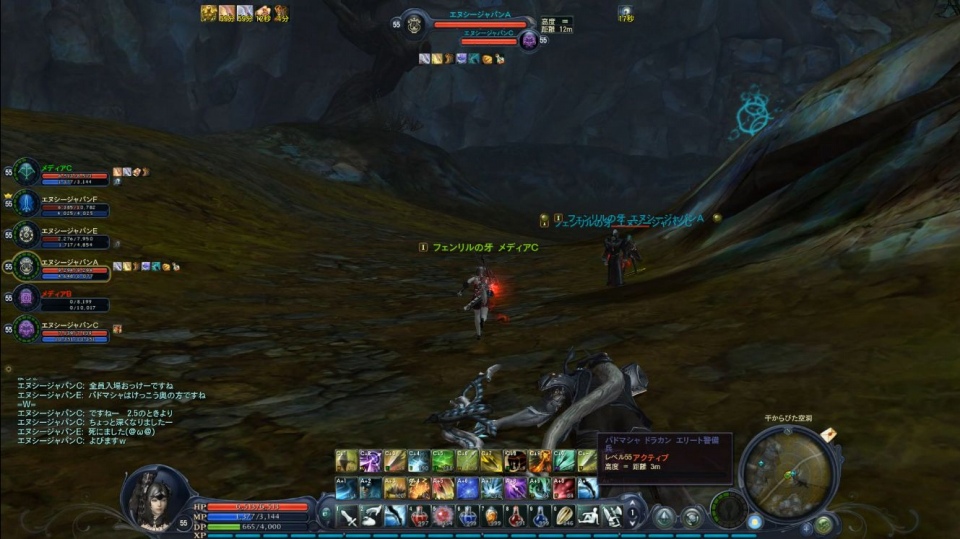Screen dimensions: 960x539
Task: Use the blue mana potion in slot 6
Action: [x=468, y=515]
